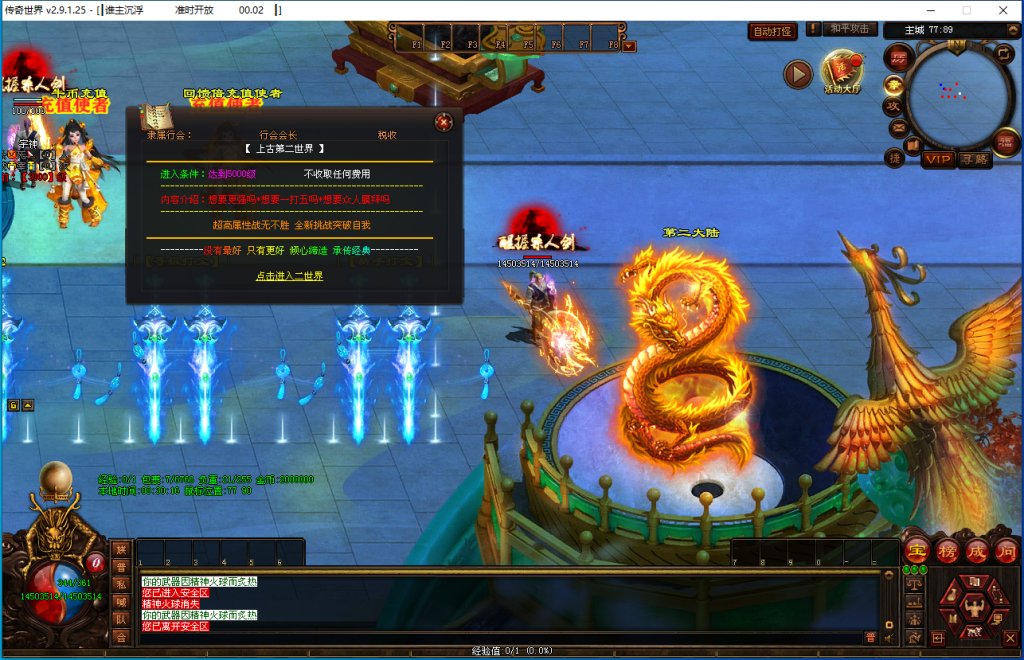
Task: Activate the 寻路 pathfinding button
Action: click(x=973, y=159)
